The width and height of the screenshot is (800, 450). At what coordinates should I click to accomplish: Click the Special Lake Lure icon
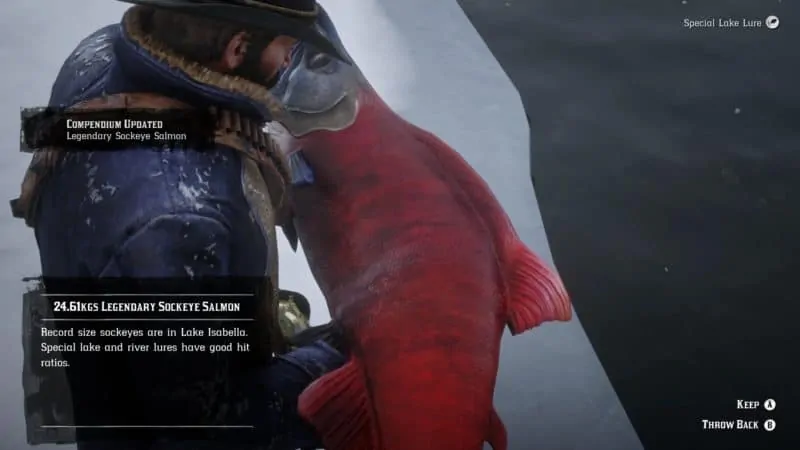(x=772, y=22)
